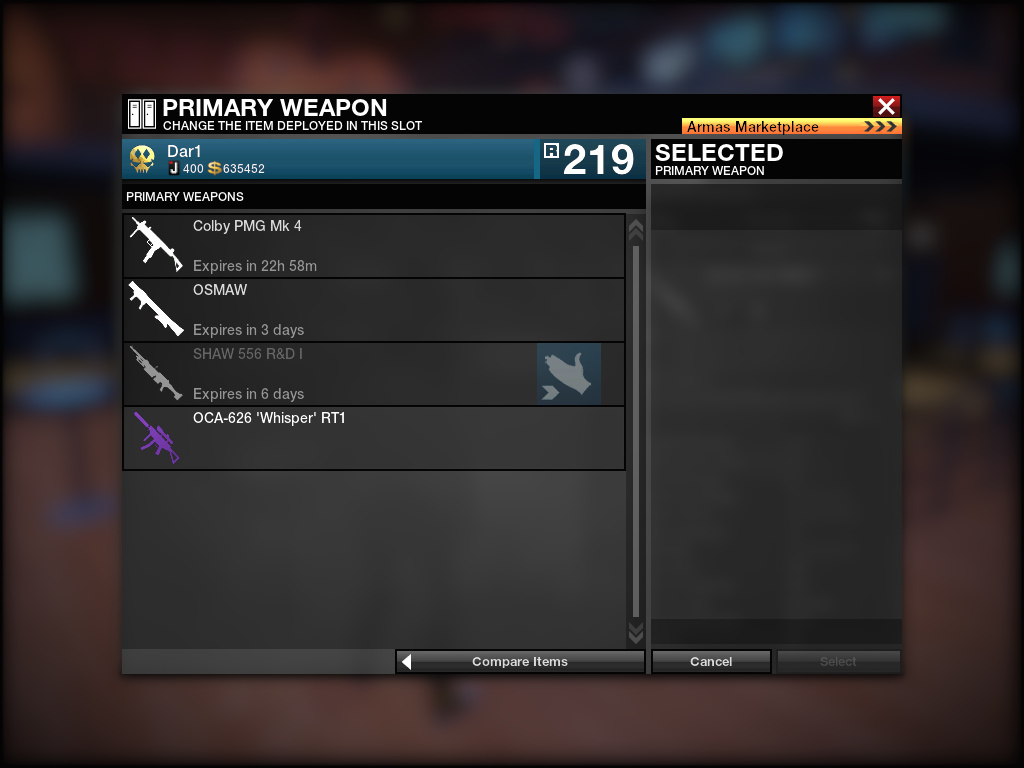
Task: Click the hand icon on SHAW 556
Action: click(569, 374)
